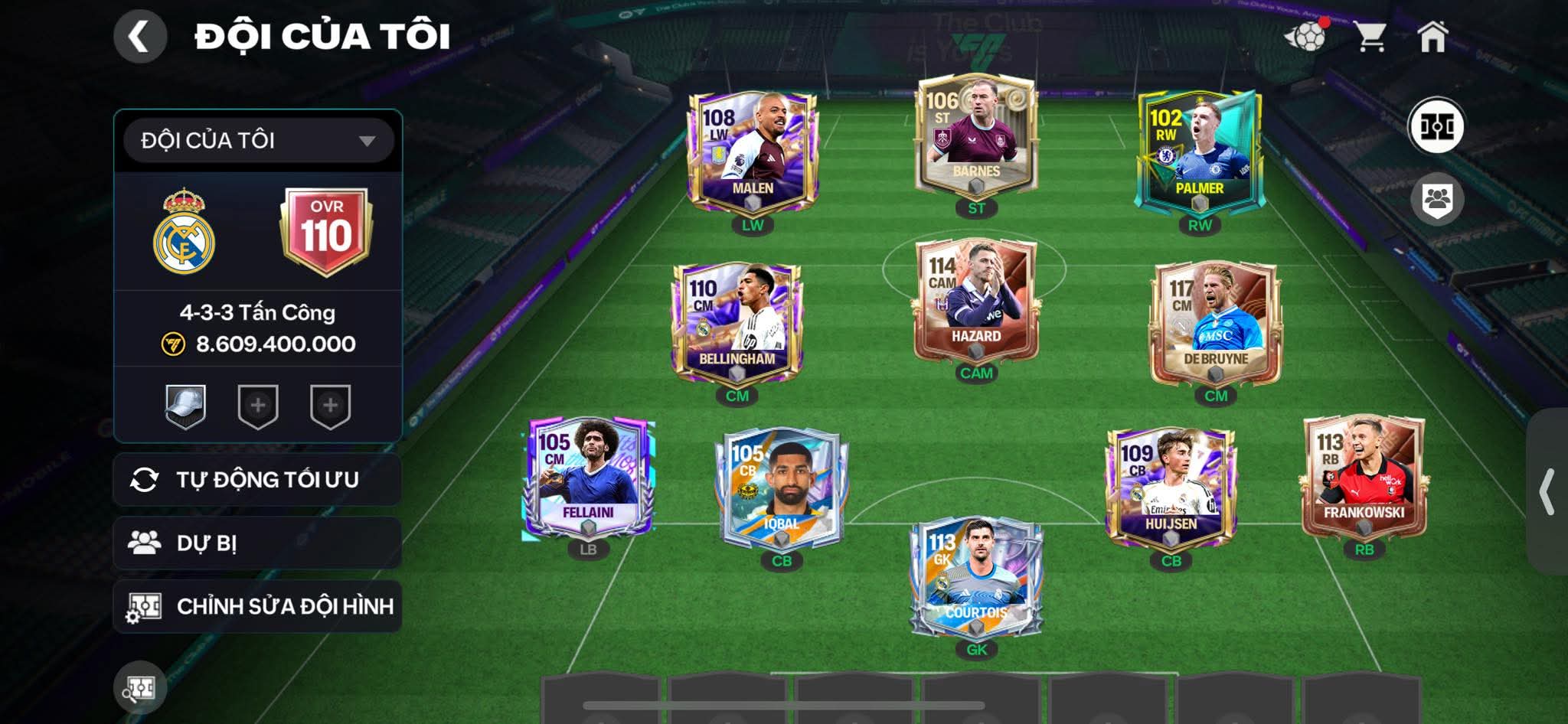
Task: Choose the Barnes striker card
Action: click(x=976, y=136)
